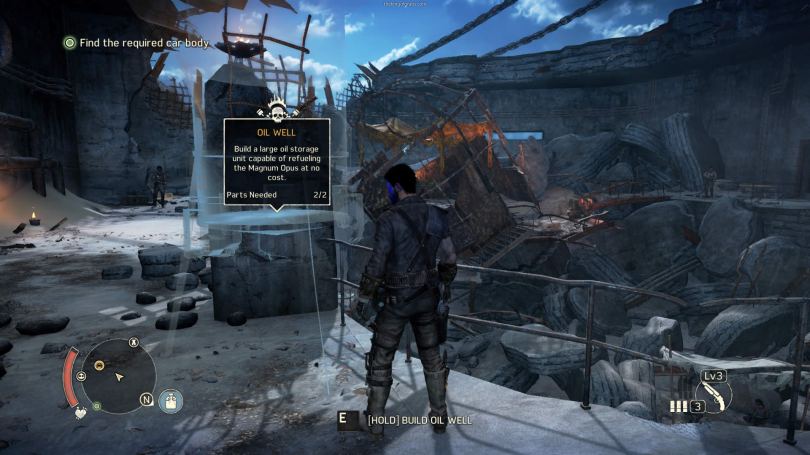Click the circular minimap
This screenshot has width=810, height=455.
click(x=118, y=376)
